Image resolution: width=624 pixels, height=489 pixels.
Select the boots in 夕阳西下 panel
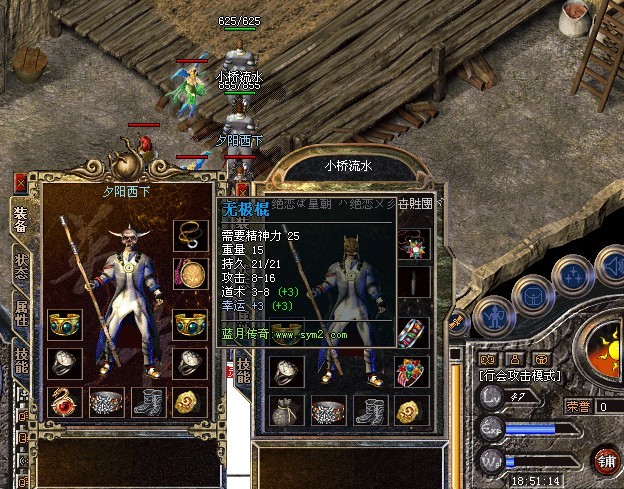[147, 402]
